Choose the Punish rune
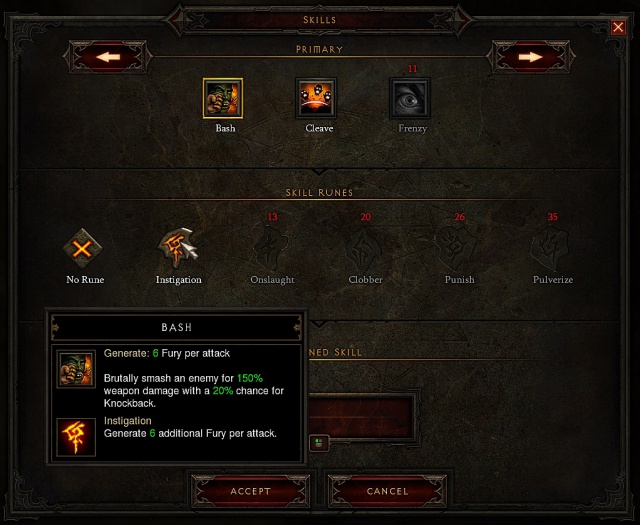 click(x=459, y=246)
